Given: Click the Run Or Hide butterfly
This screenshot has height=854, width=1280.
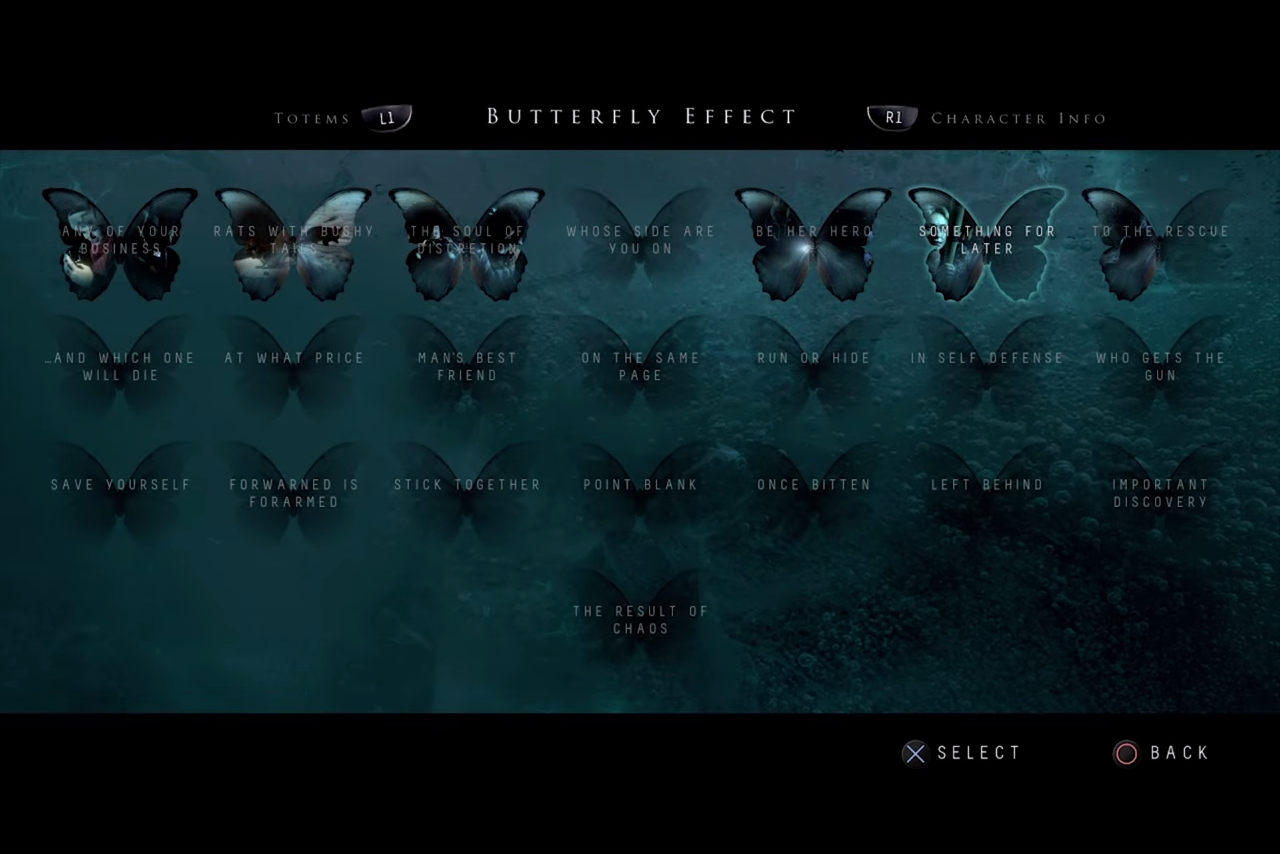Looking at the screenshot, I should (x=814, y=367).
